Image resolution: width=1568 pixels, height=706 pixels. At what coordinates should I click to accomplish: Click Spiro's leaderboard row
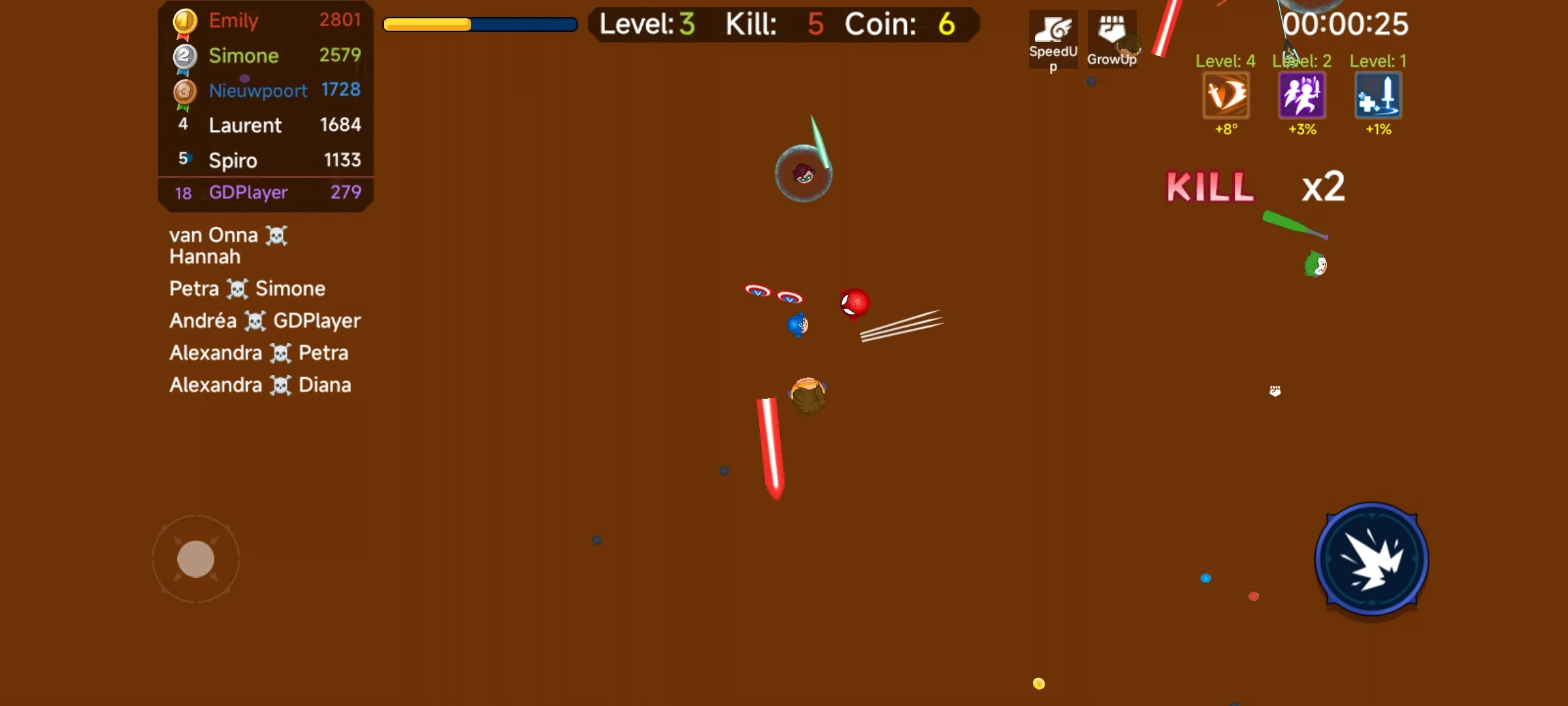pyautogui.click(x=267, y=160)
